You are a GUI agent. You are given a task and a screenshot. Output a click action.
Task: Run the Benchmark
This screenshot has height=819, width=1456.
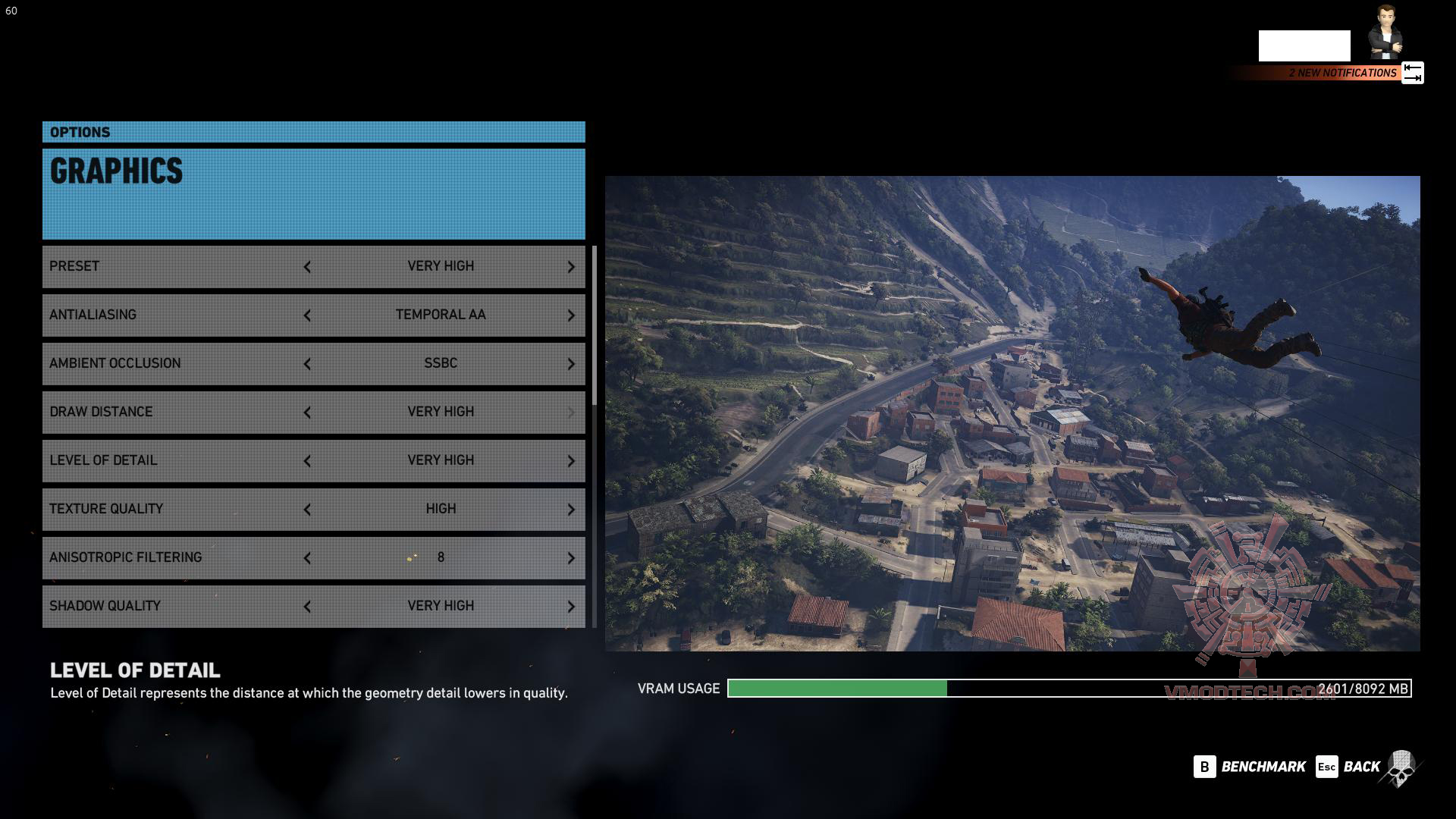pos(1250,767)
